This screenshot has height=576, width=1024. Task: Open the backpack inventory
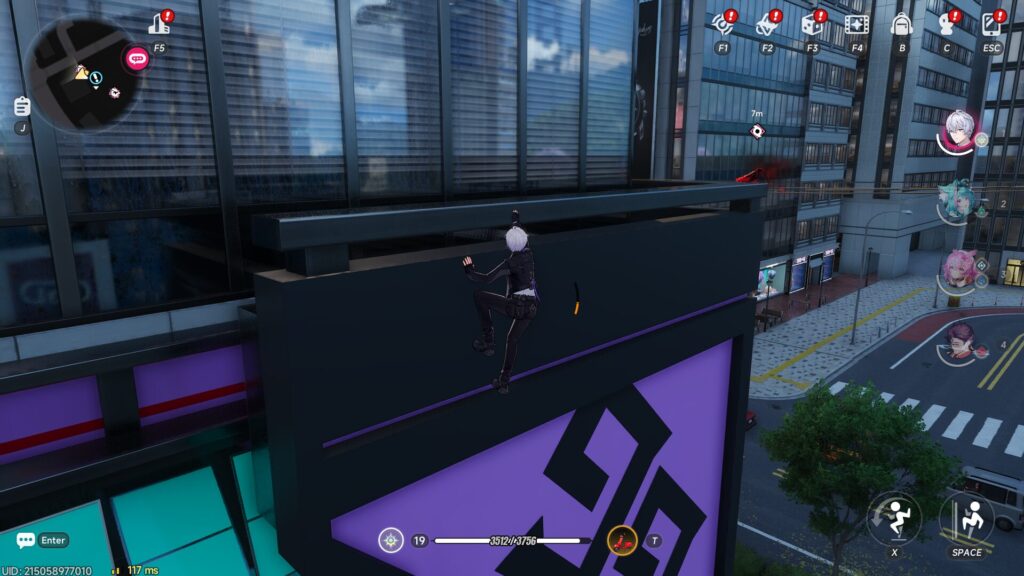(901, 24)
